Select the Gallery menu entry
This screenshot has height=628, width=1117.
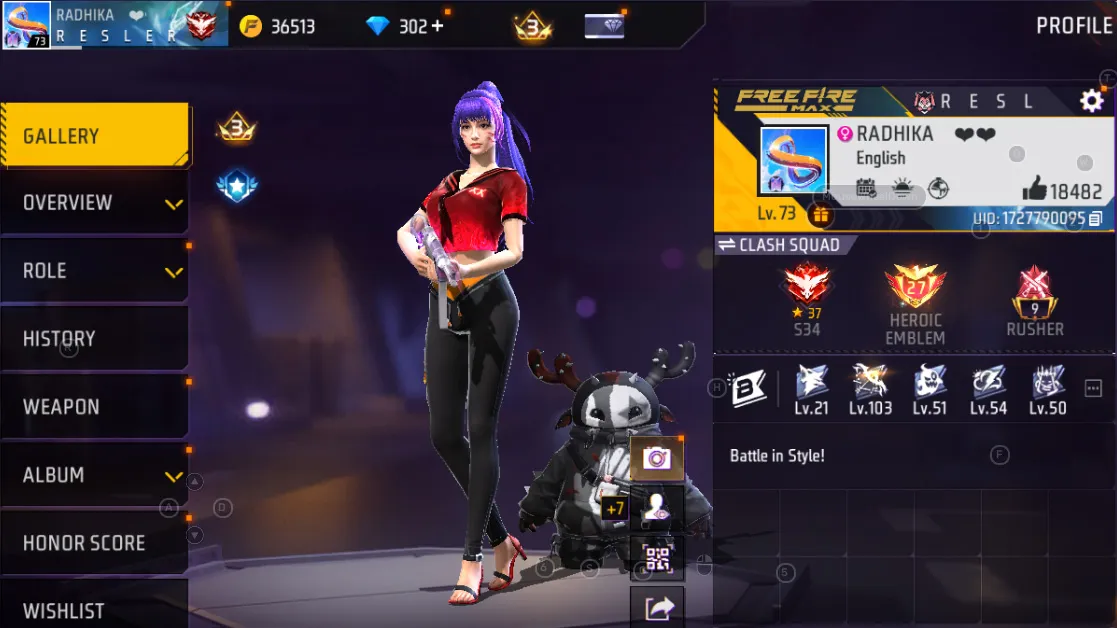coord(94,136)
